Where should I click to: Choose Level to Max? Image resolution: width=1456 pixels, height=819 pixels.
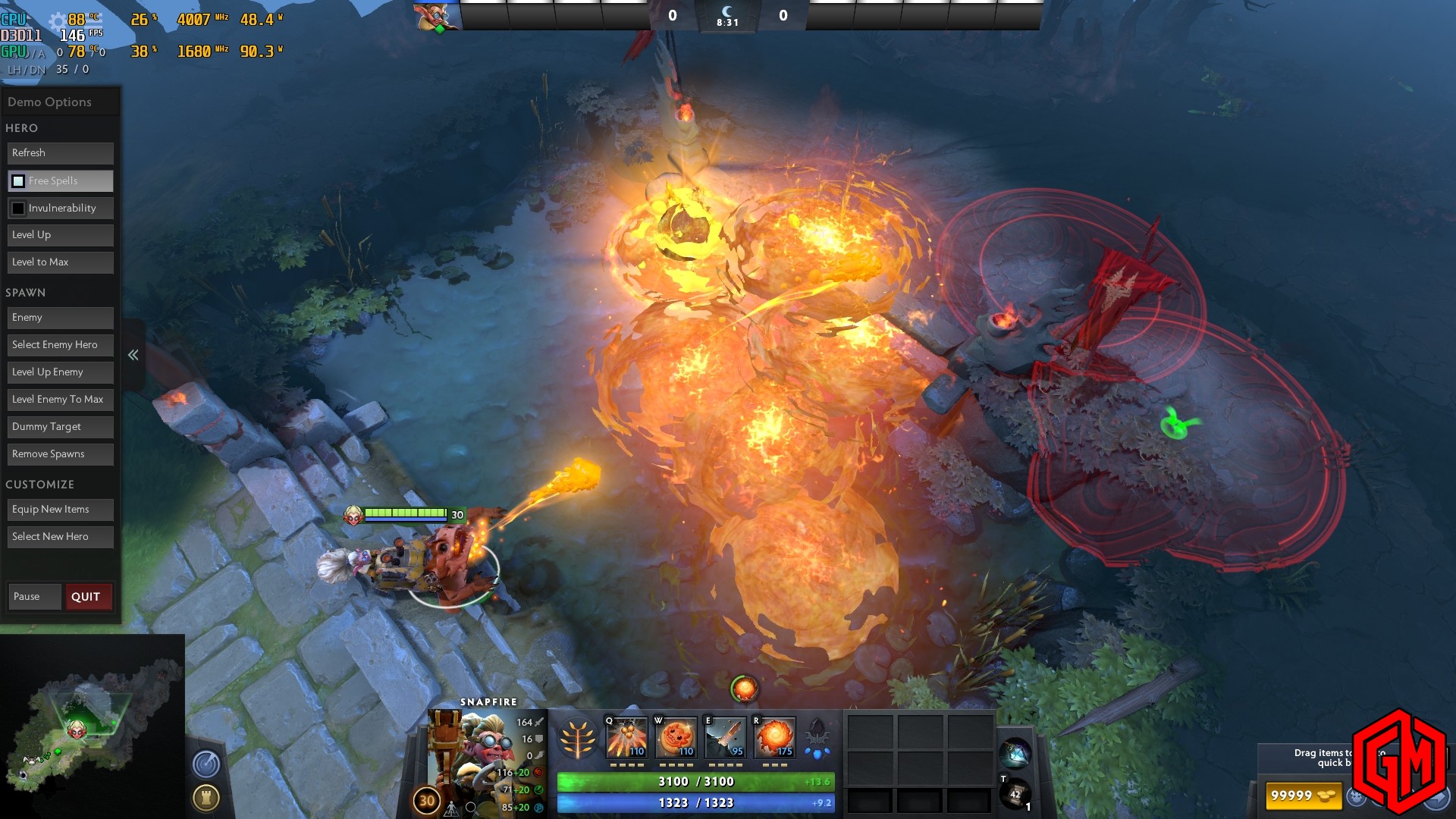(61, 262)
